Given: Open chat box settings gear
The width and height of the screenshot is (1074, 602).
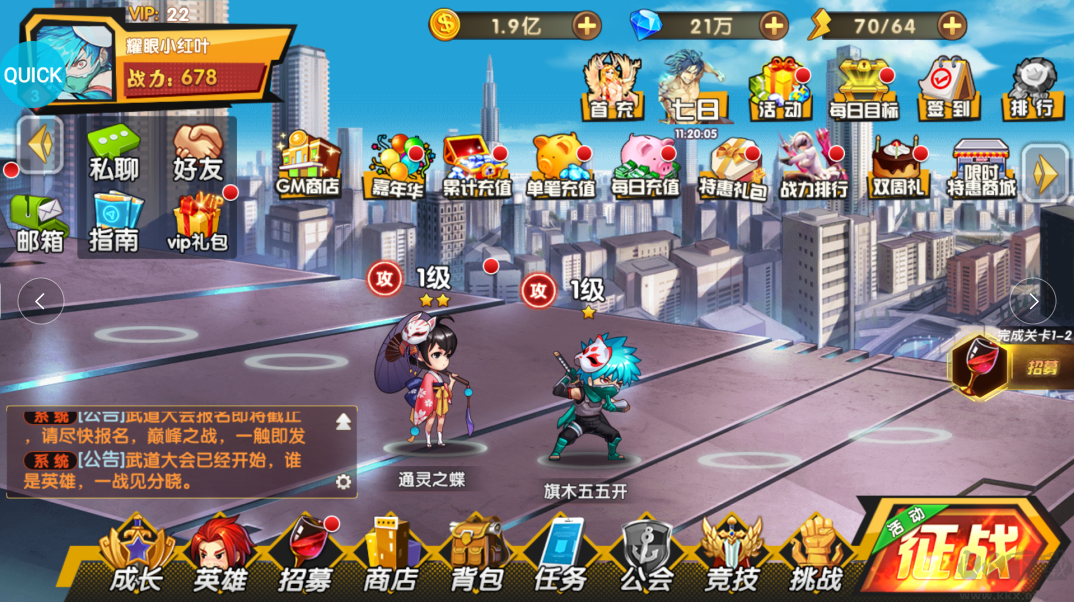Looking at the screenshot, I should click(x=344, y=482).
